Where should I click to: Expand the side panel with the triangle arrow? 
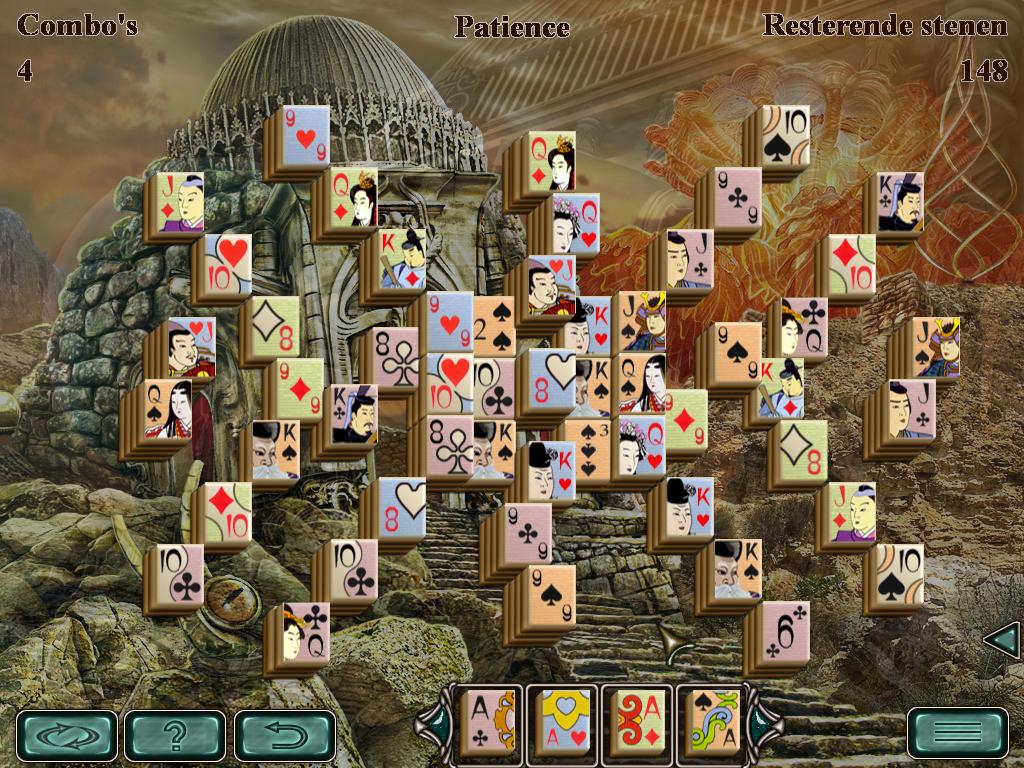click(1001, 640)
